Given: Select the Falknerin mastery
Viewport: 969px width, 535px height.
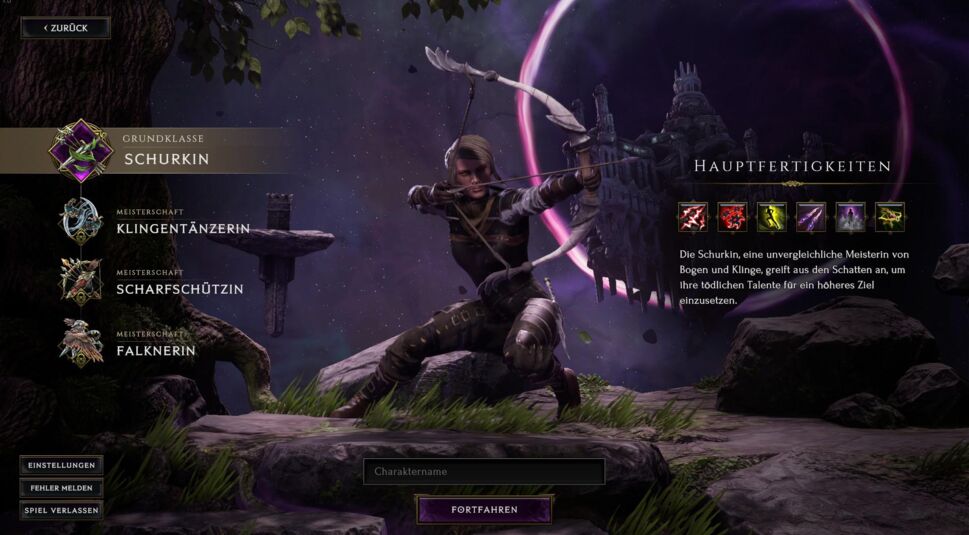Looking at the screenshot, I should click(x=155, y=351).
